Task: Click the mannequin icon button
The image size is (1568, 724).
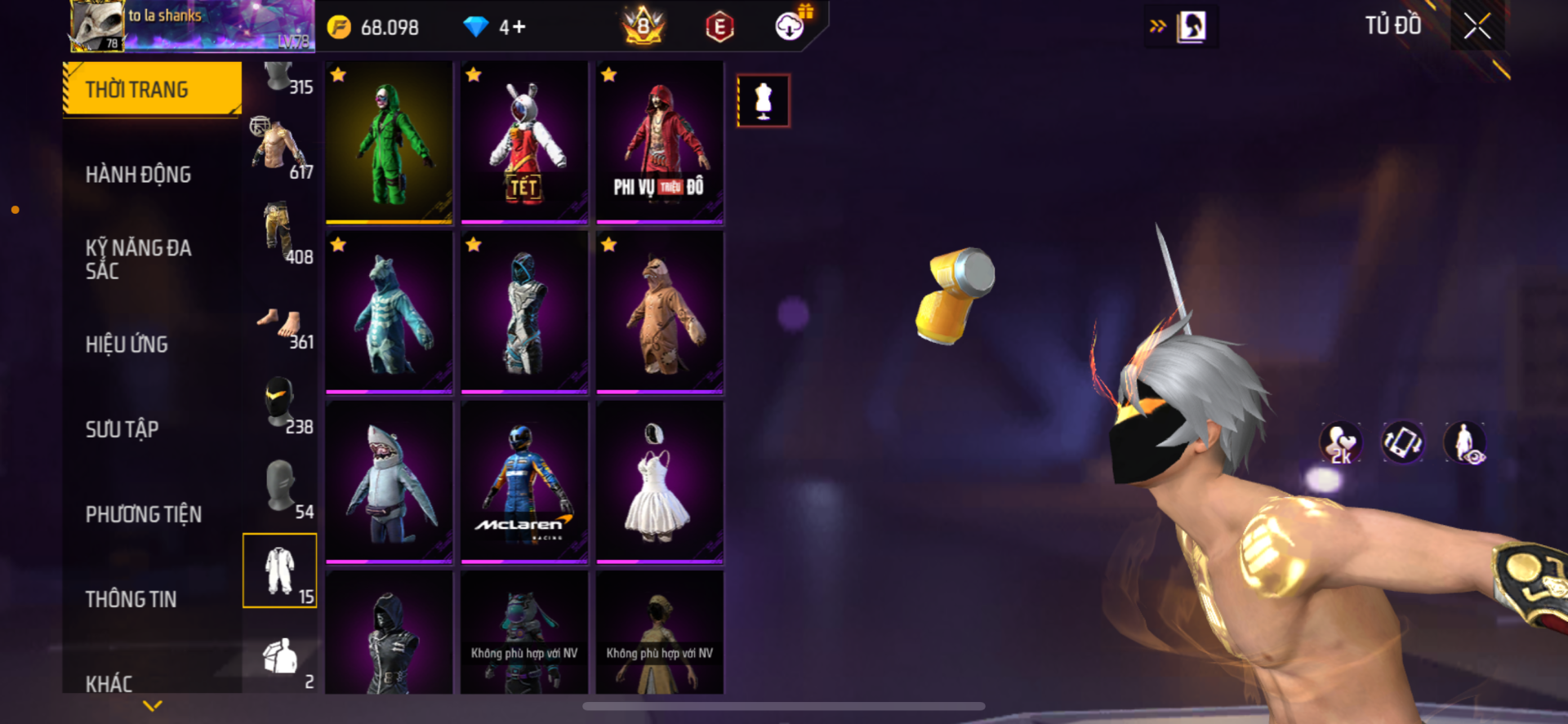Action: click(763, 100)
